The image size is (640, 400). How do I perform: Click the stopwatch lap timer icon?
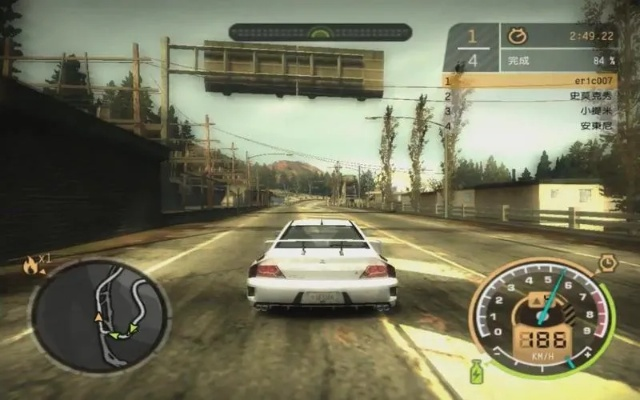517,36
